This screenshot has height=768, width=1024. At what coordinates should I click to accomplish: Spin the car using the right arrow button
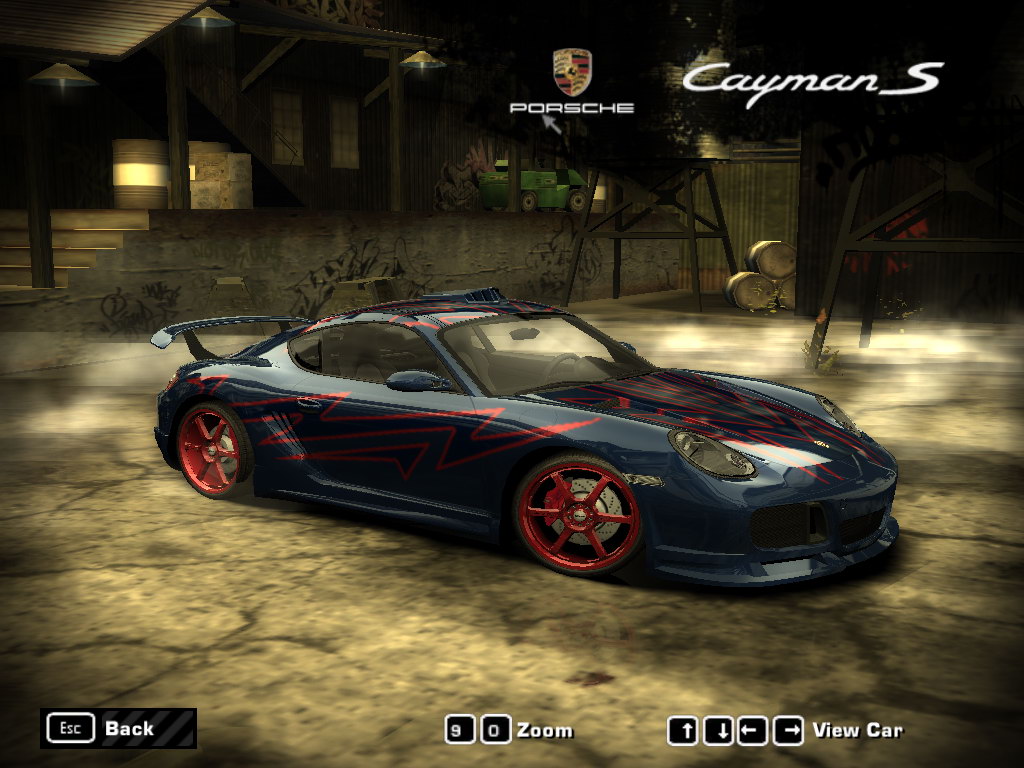[x=788, y=731]
